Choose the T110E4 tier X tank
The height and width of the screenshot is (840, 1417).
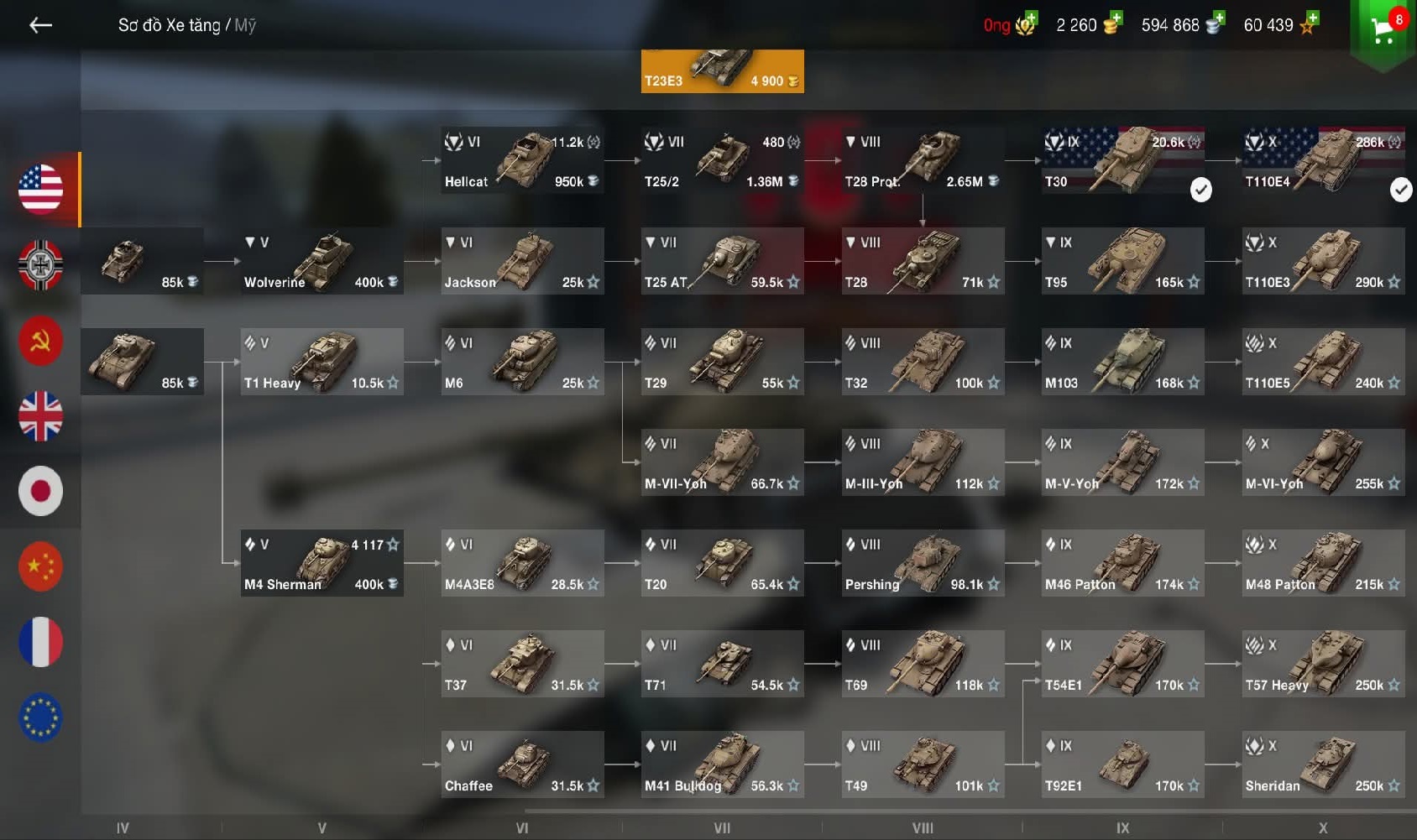click(x=1323, y=160)
